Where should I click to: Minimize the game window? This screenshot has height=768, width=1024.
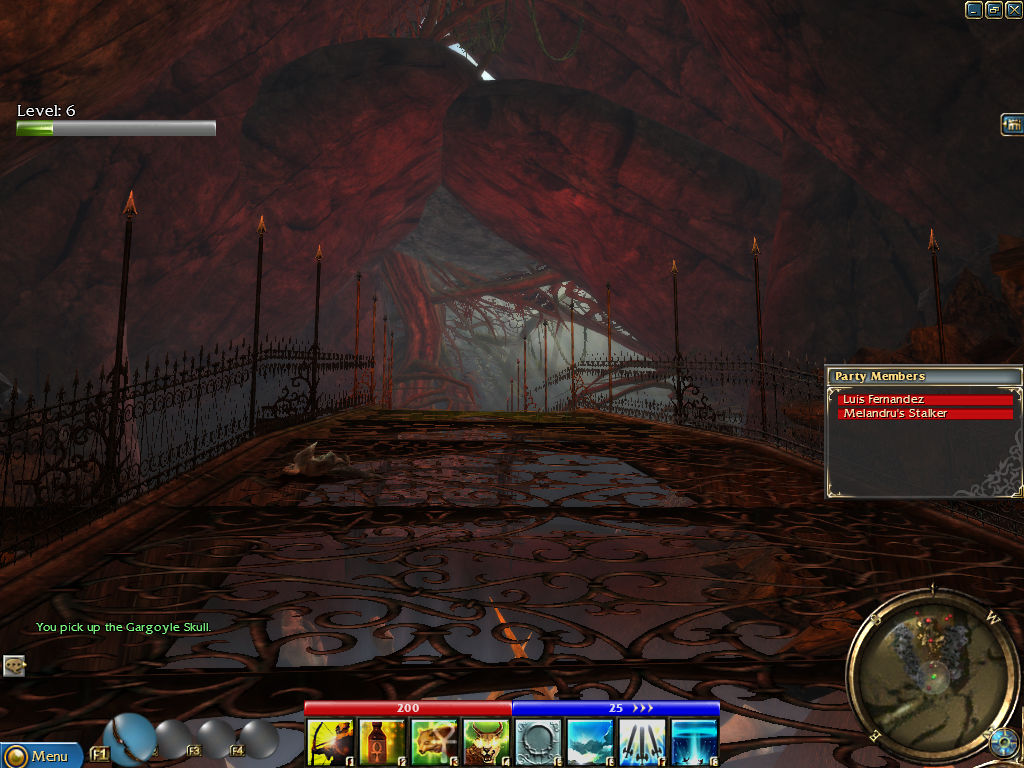click(x=974, y=10)
